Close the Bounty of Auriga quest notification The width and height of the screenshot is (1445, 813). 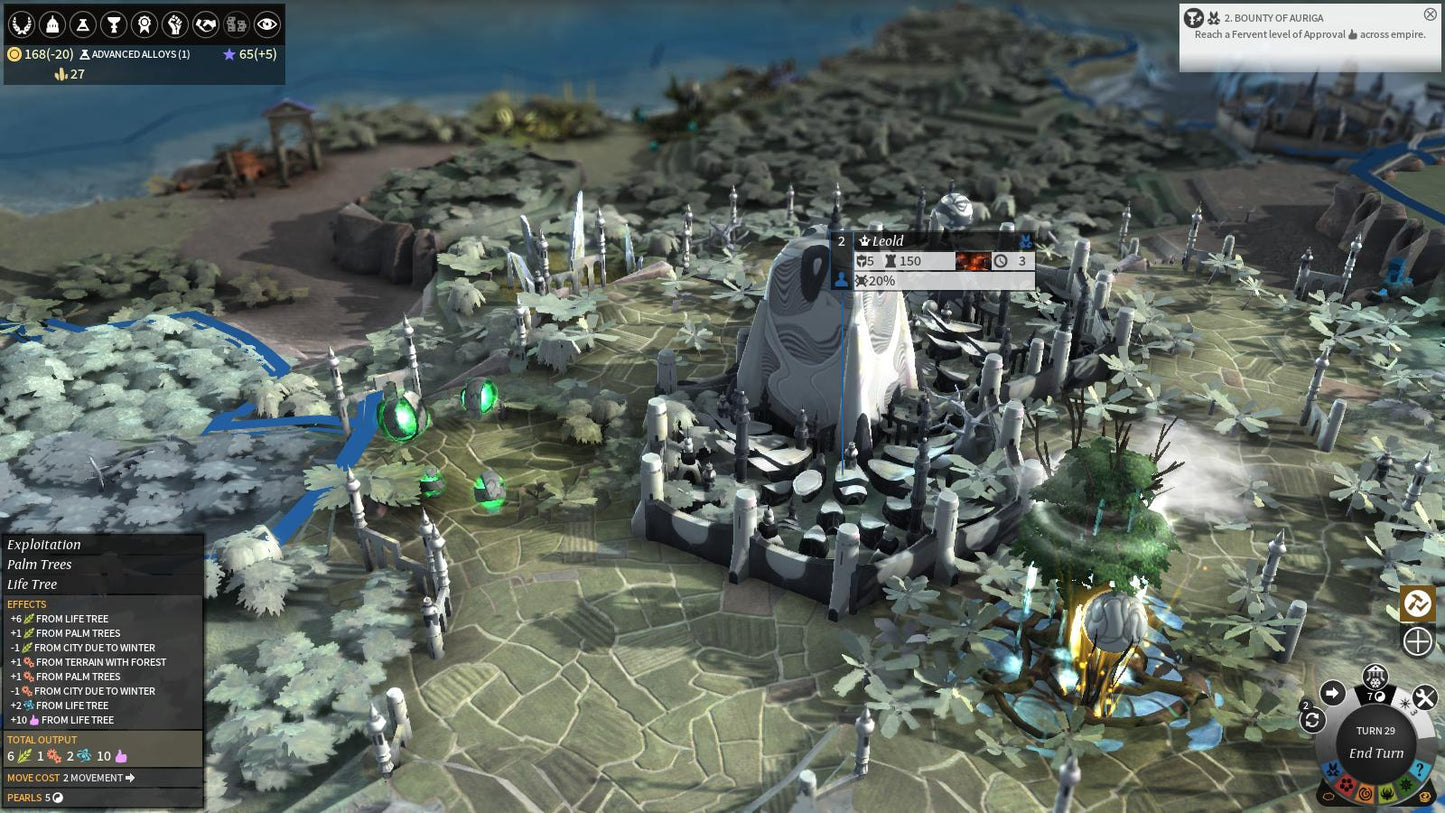click(x=1430, y=14)
